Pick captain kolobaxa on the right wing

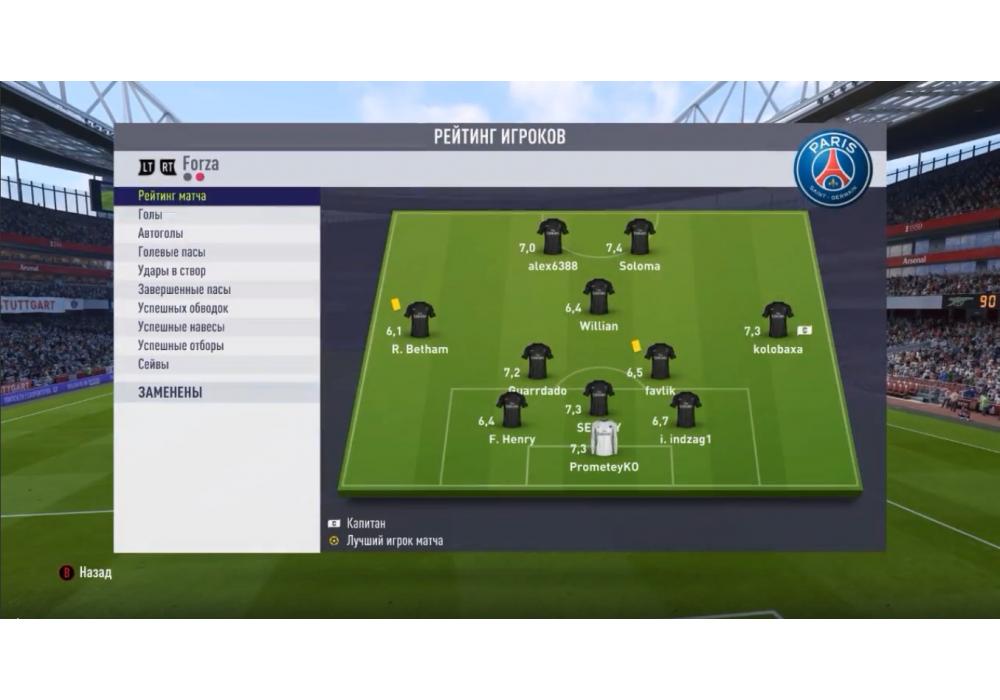pyautogui.click(x=777, y=320)
